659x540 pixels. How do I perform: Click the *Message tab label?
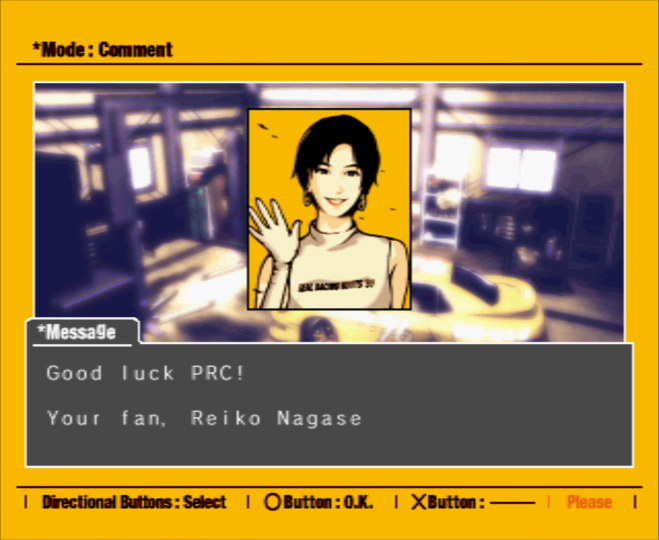tap(78, 331)
